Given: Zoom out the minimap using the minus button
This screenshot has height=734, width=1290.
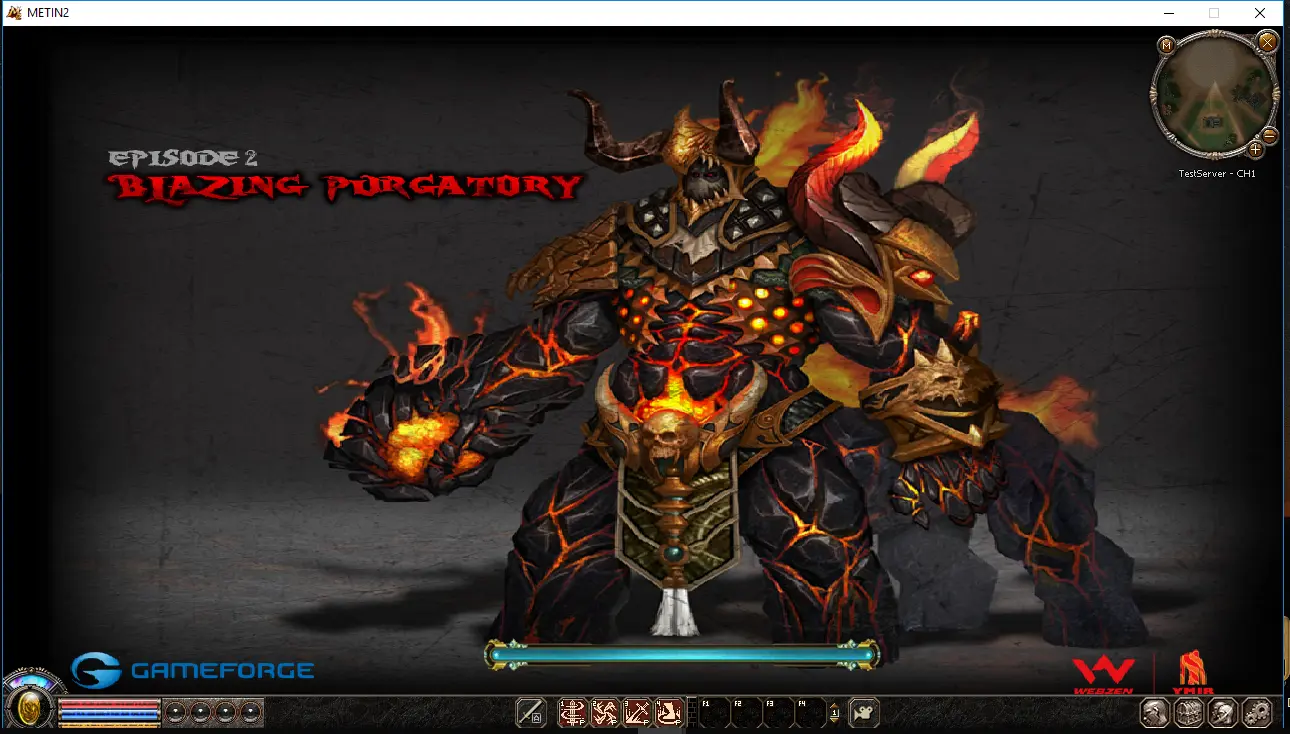Looking at the screenshot, I should 1269,134.
